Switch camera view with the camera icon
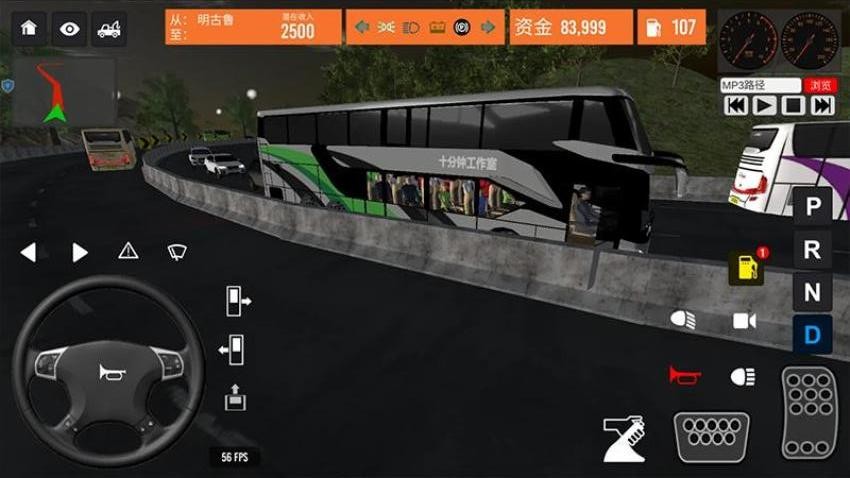 click(744, 320)
